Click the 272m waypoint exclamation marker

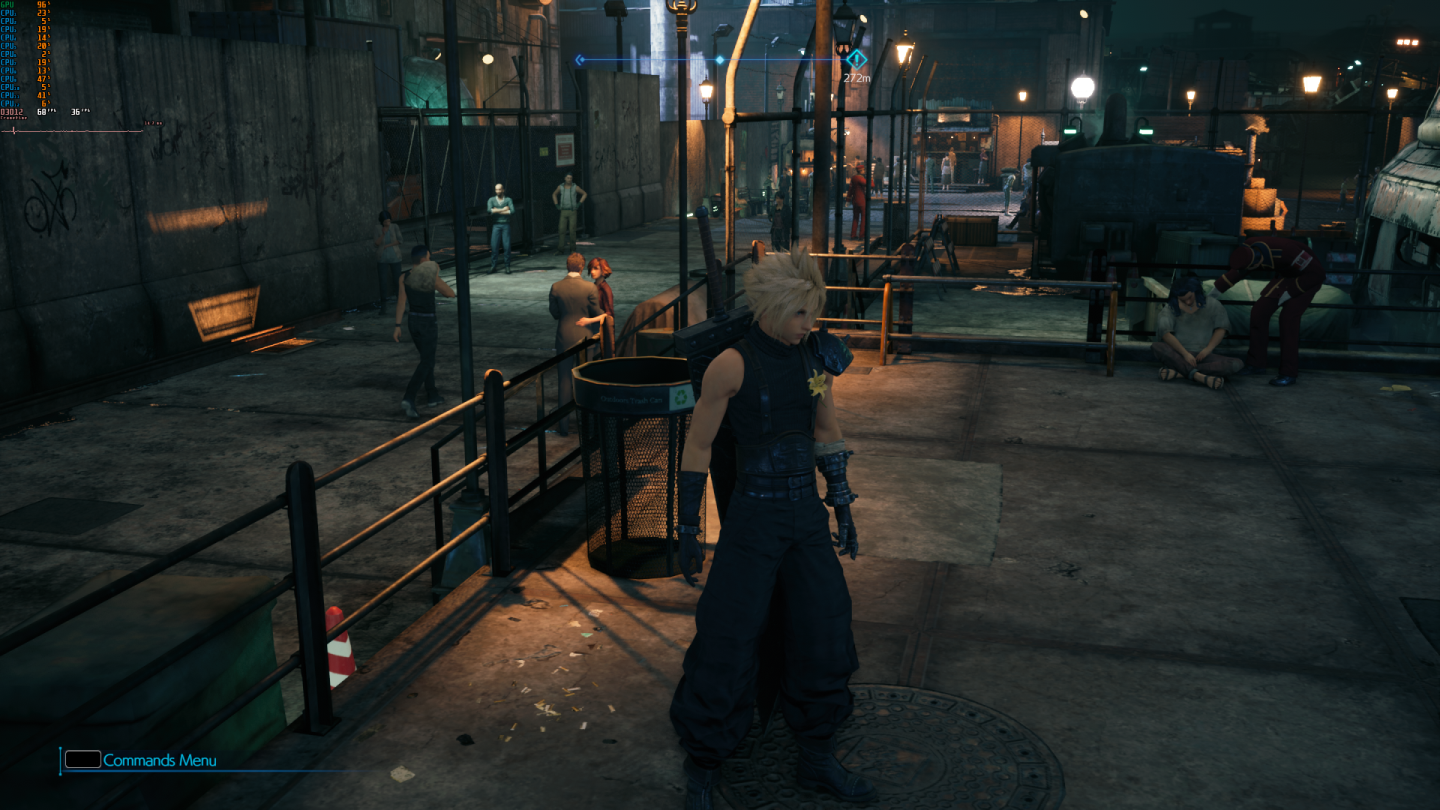857,60
